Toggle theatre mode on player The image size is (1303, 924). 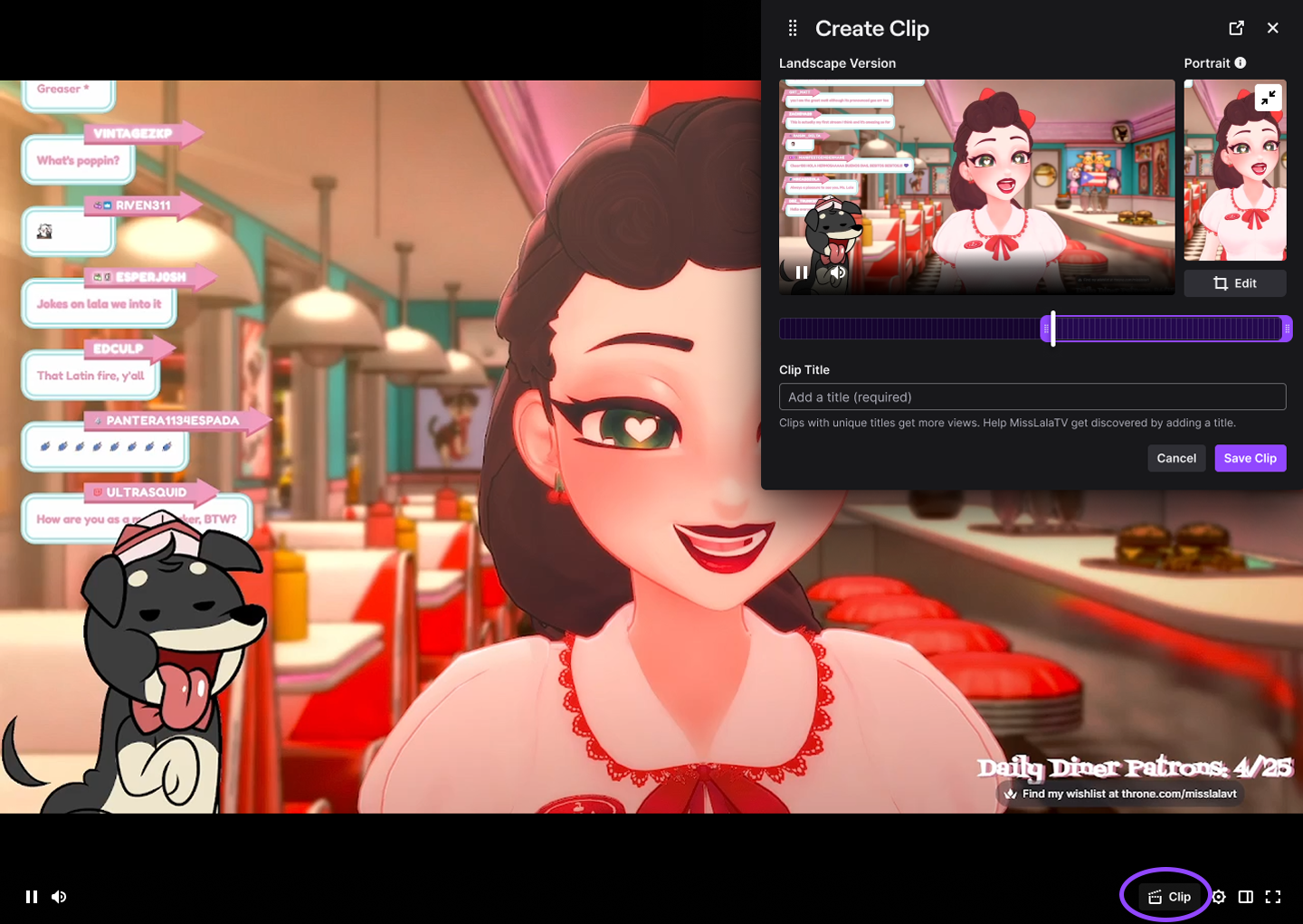coord(1246,897)
